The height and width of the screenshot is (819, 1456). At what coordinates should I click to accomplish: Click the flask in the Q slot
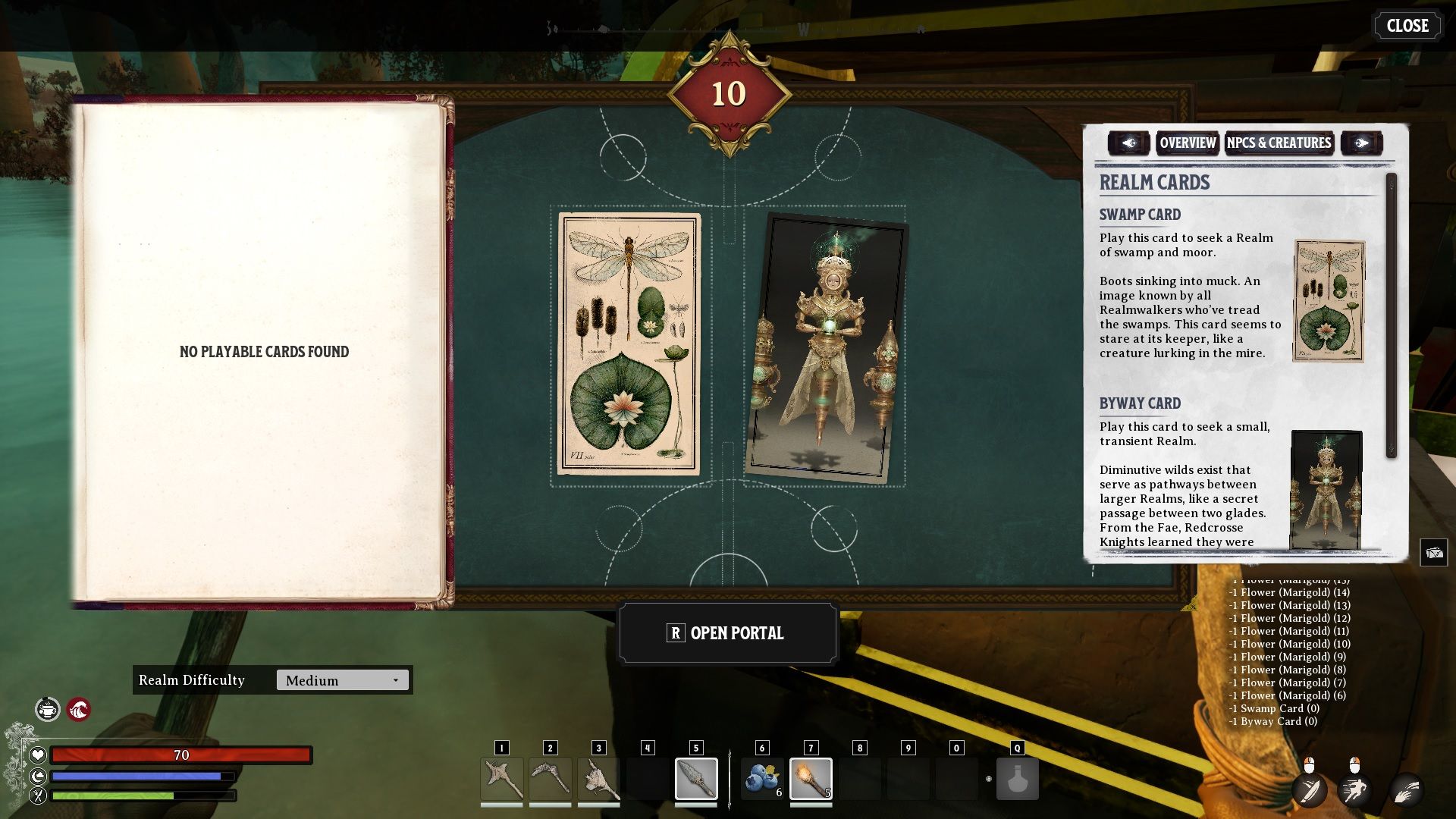[1017, 778]
